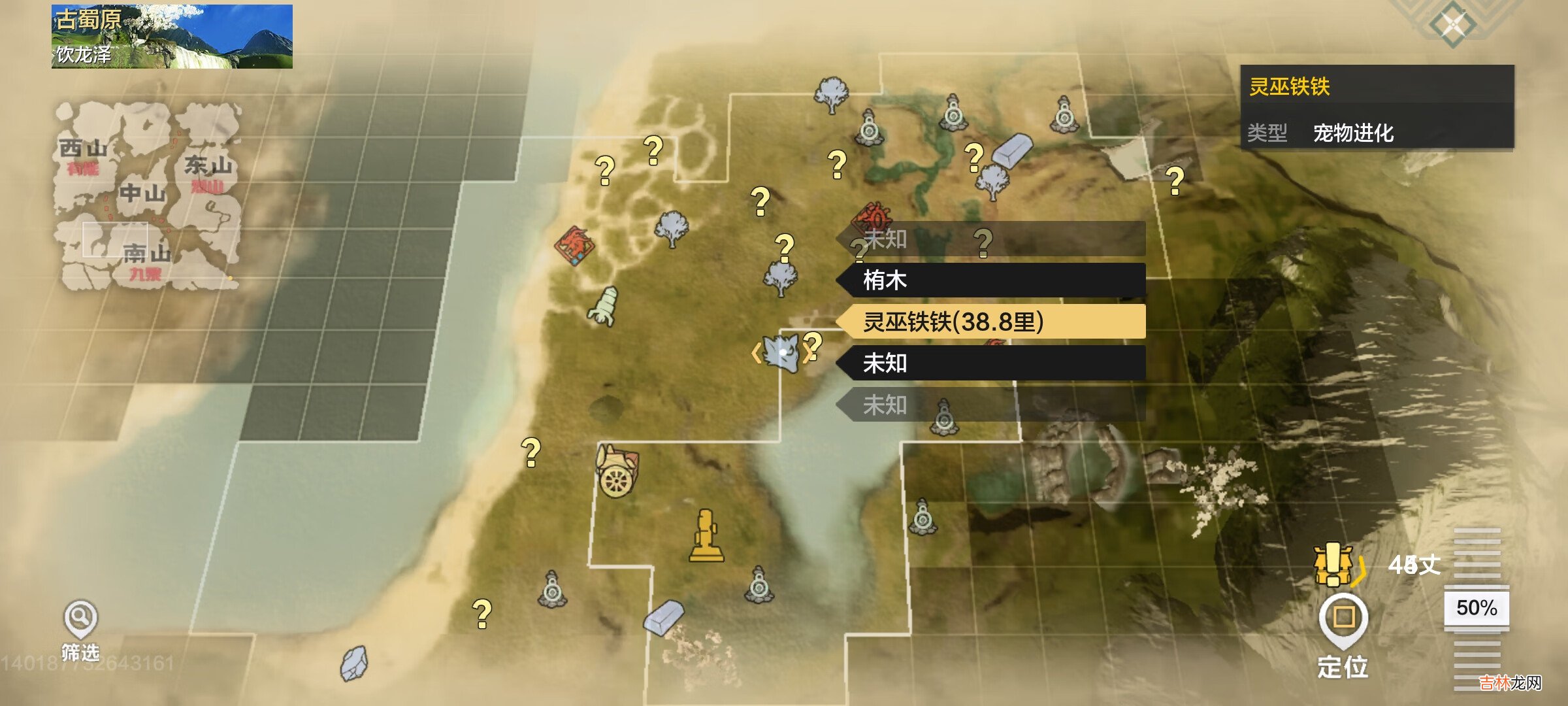This screenshot has width=1568, height=706.
Task: Choose the 楠木 list entry
Action: [991, 280]
